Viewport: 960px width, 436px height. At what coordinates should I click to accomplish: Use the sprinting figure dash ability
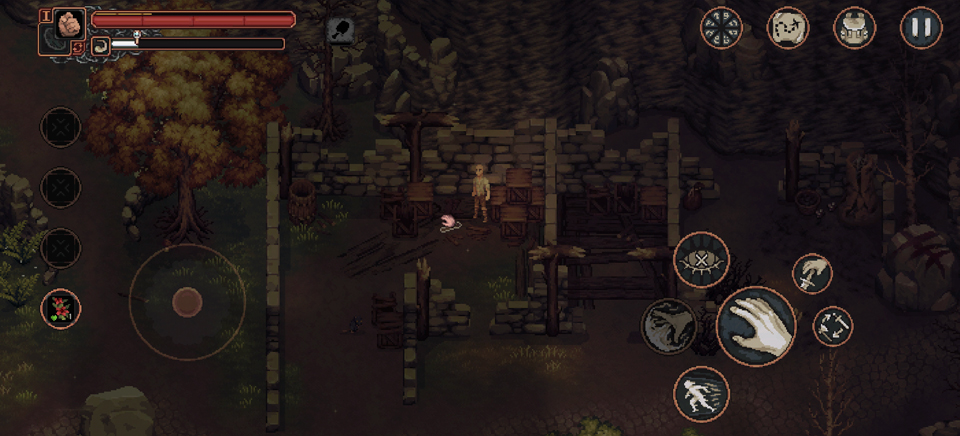coord(701,393)
